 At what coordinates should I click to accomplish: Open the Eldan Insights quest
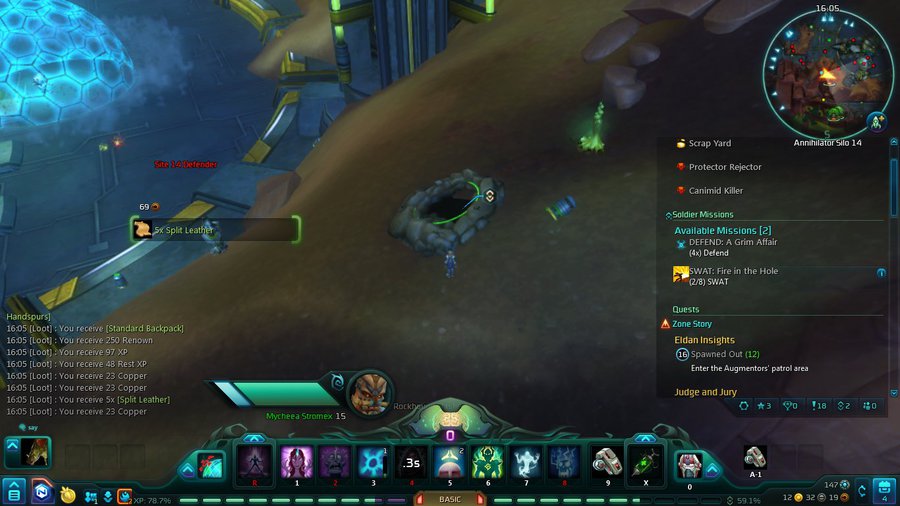[x=704, y=340]
